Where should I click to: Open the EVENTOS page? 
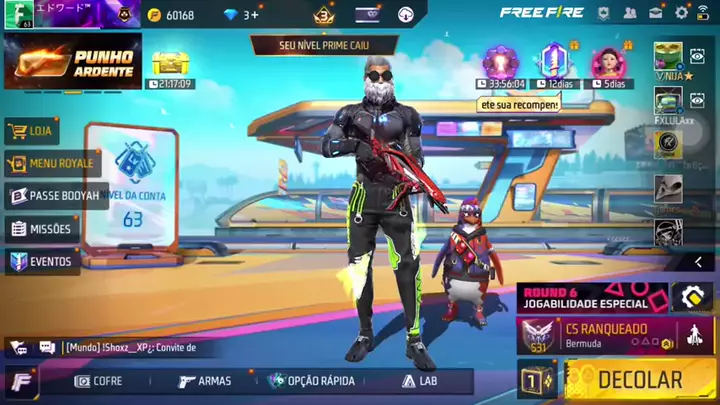42,261
